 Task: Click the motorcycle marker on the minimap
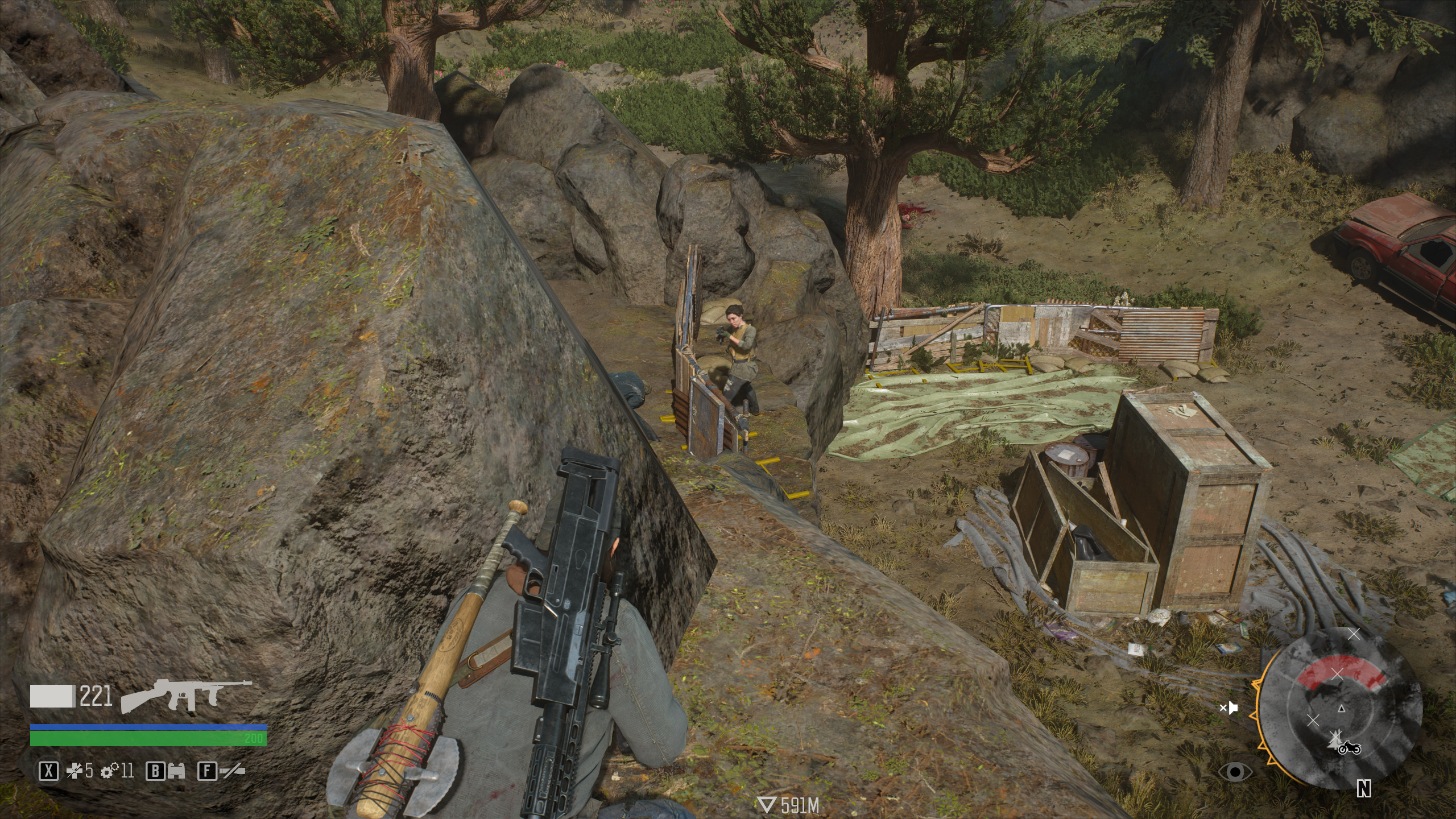1349,747
